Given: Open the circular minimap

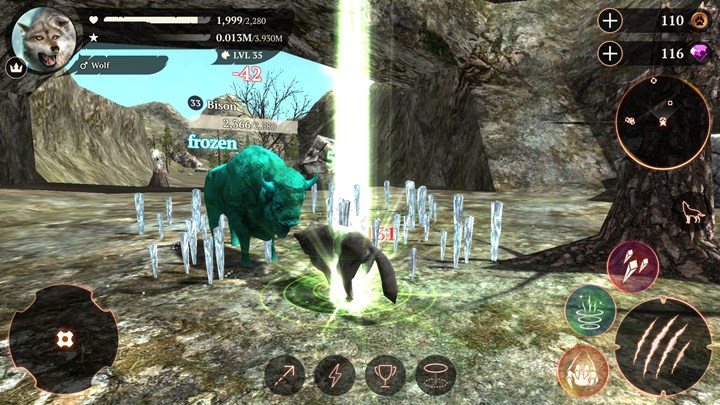Looking at the screenshot, I should tap(662, 122).
